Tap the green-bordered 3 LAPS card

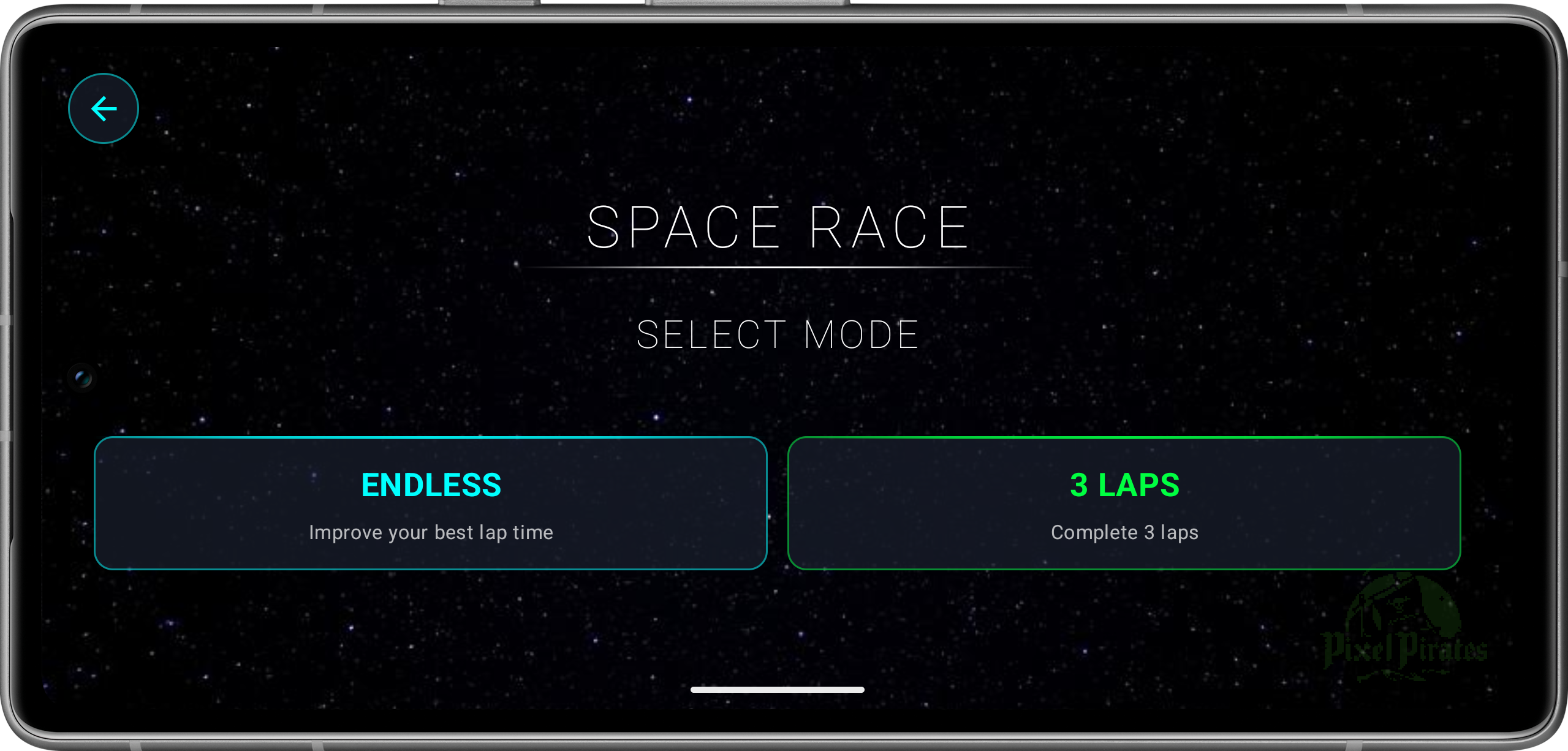pyautogui.click(x=1124, y=504)
